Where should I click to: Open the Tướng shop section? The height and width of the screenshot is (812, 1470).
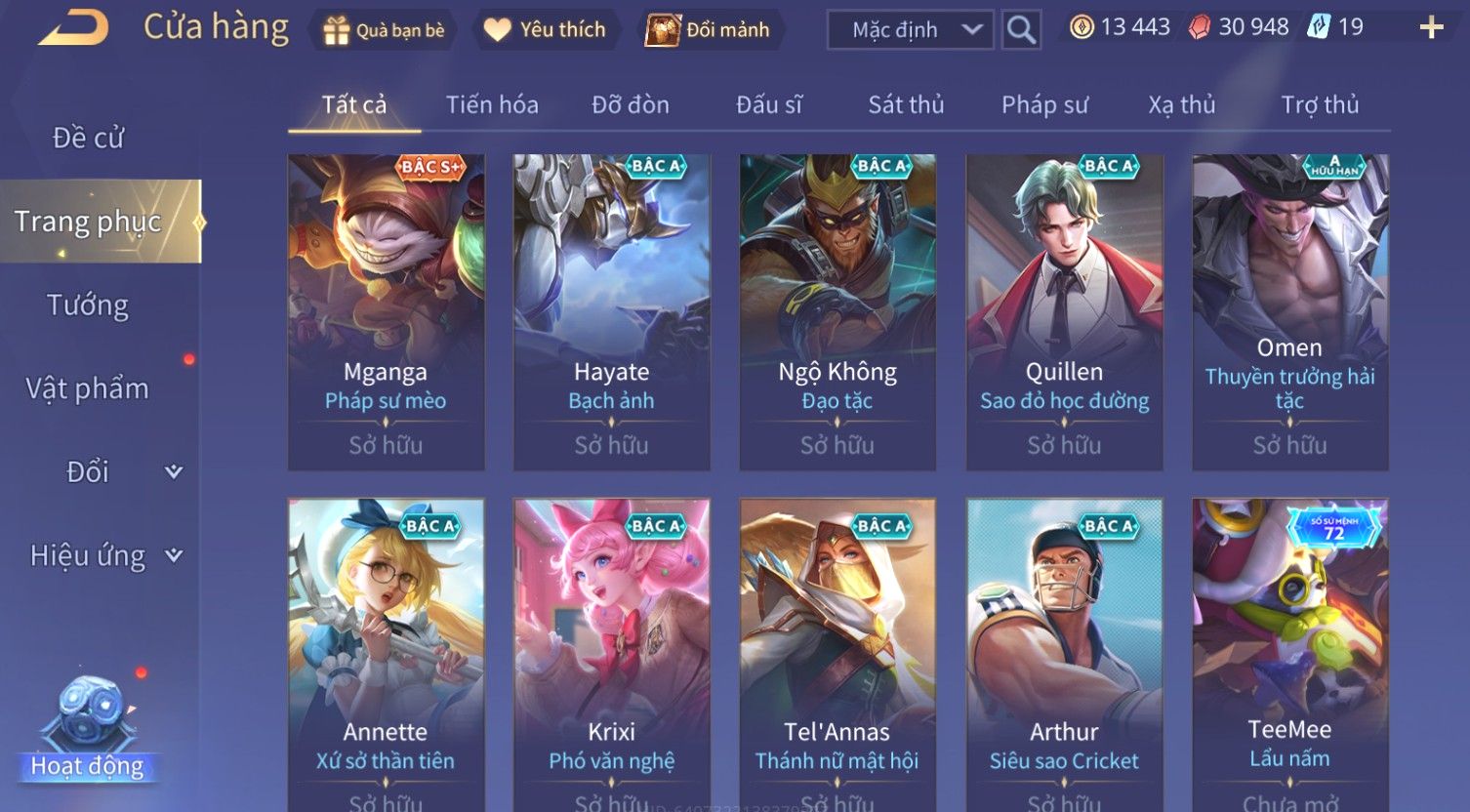click(x=88, y=305)
